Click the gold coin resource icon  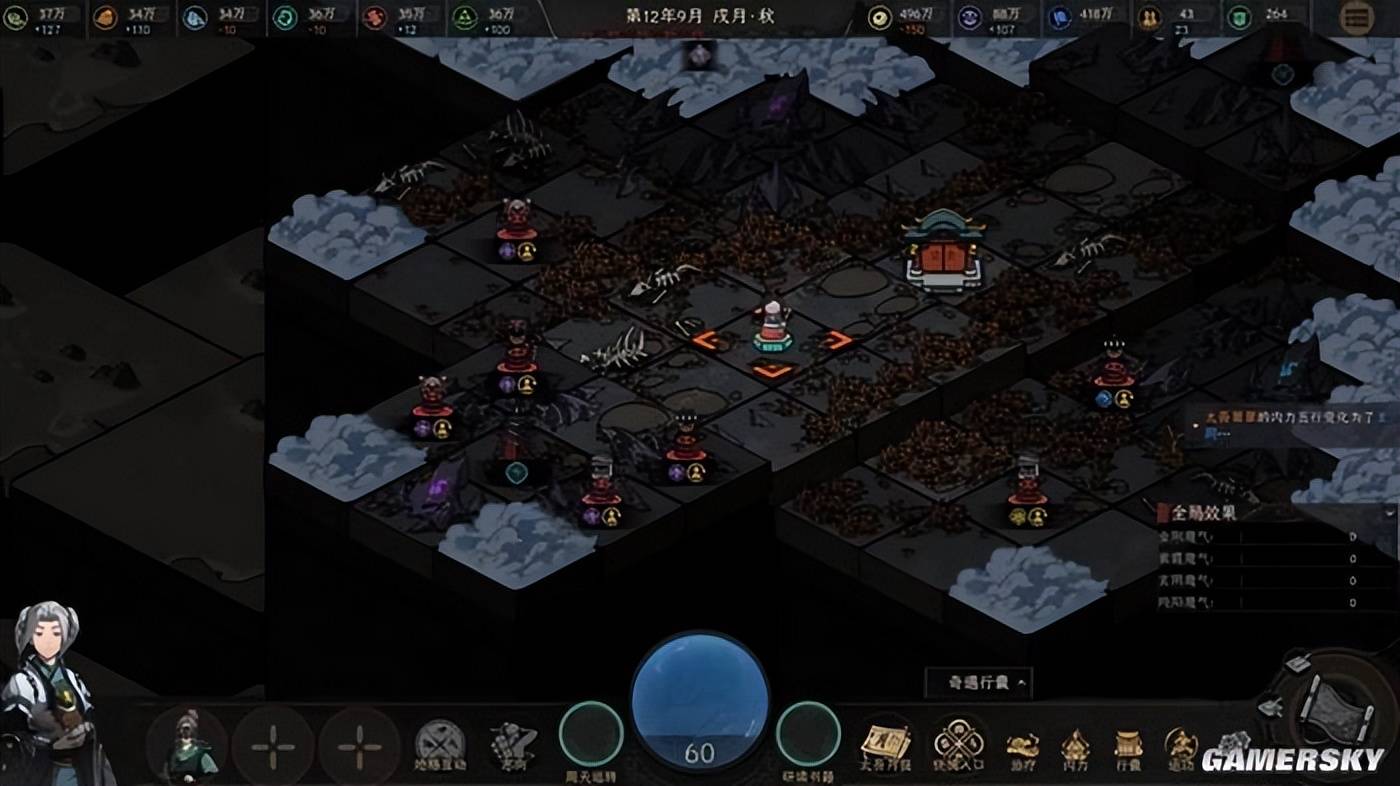coord(879,17)
